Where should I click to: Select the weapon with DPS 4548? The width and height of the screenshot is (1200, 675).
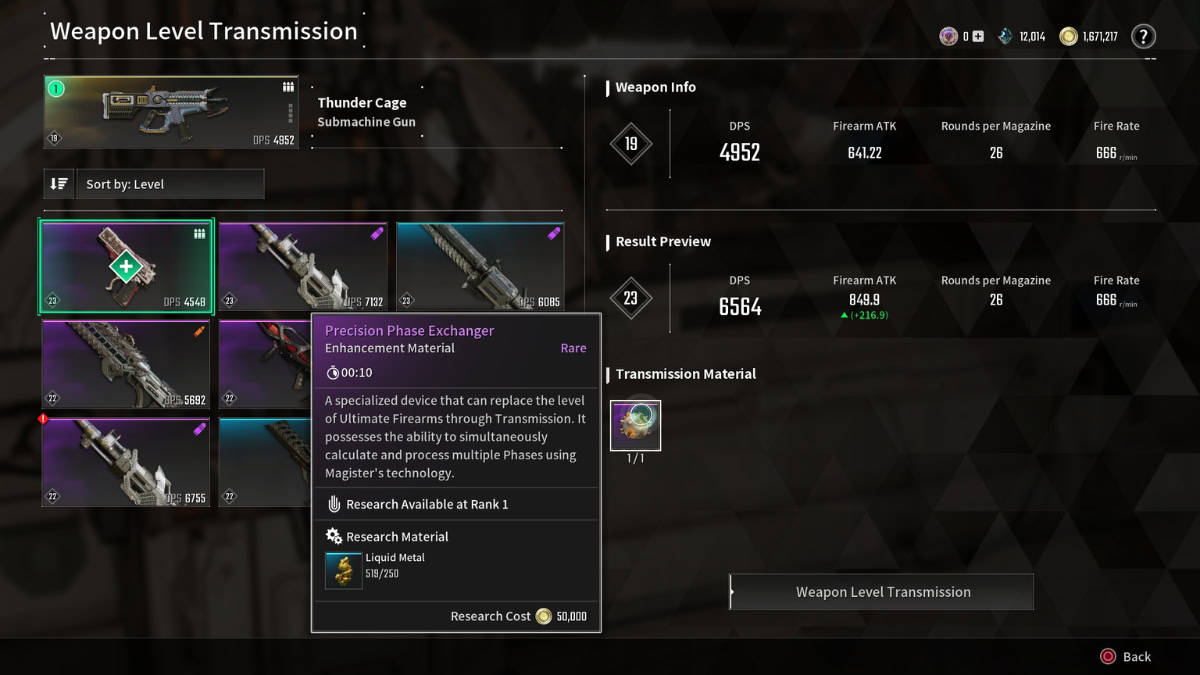point(126,267)
